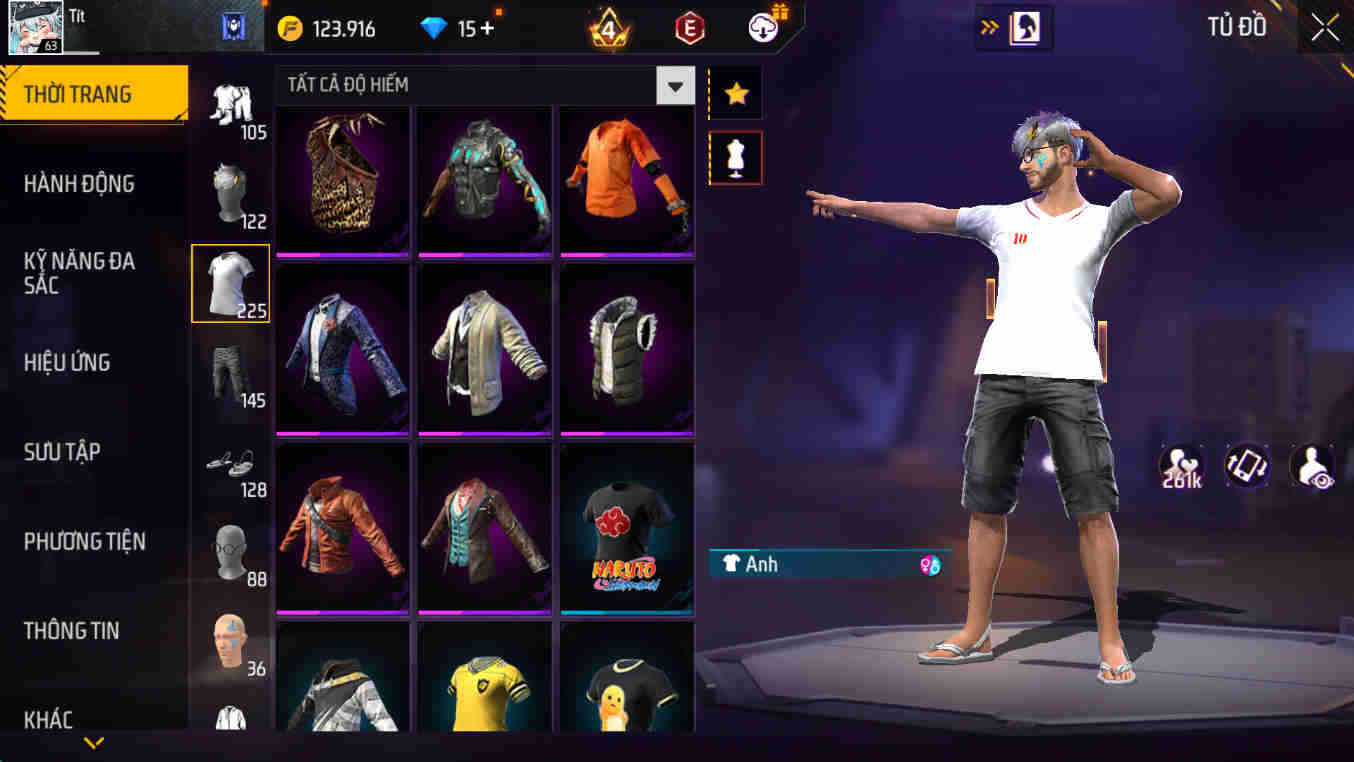Click the Anh outfit name bar
This screenshot has width=1354, height=762.
point(800,564)
